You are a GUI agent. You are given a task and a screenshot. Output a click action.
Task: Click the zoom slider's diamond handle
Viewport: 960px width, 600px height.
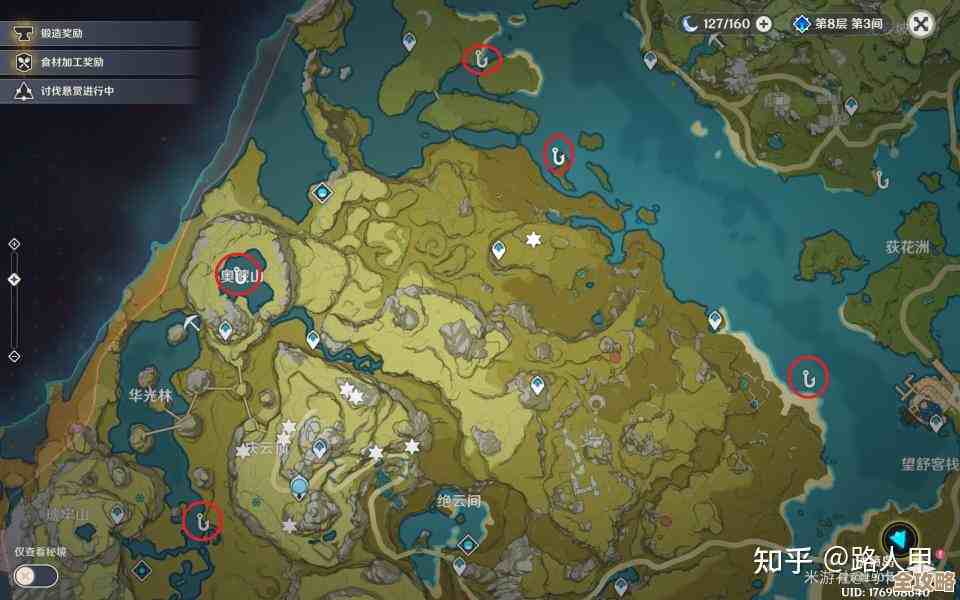tap(14, 281)
